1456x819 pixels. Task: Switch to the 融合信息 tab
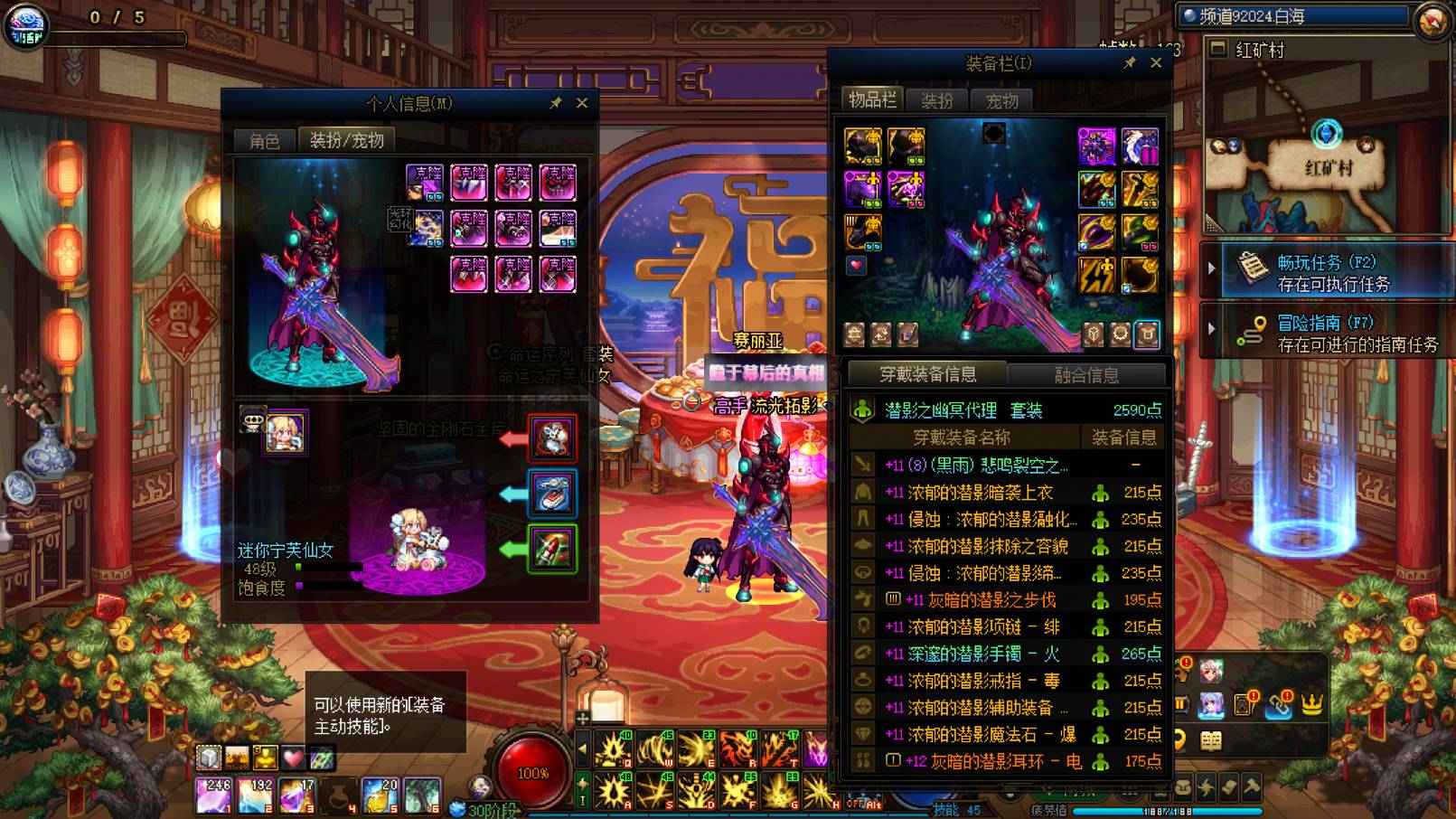coord(1085,374)
